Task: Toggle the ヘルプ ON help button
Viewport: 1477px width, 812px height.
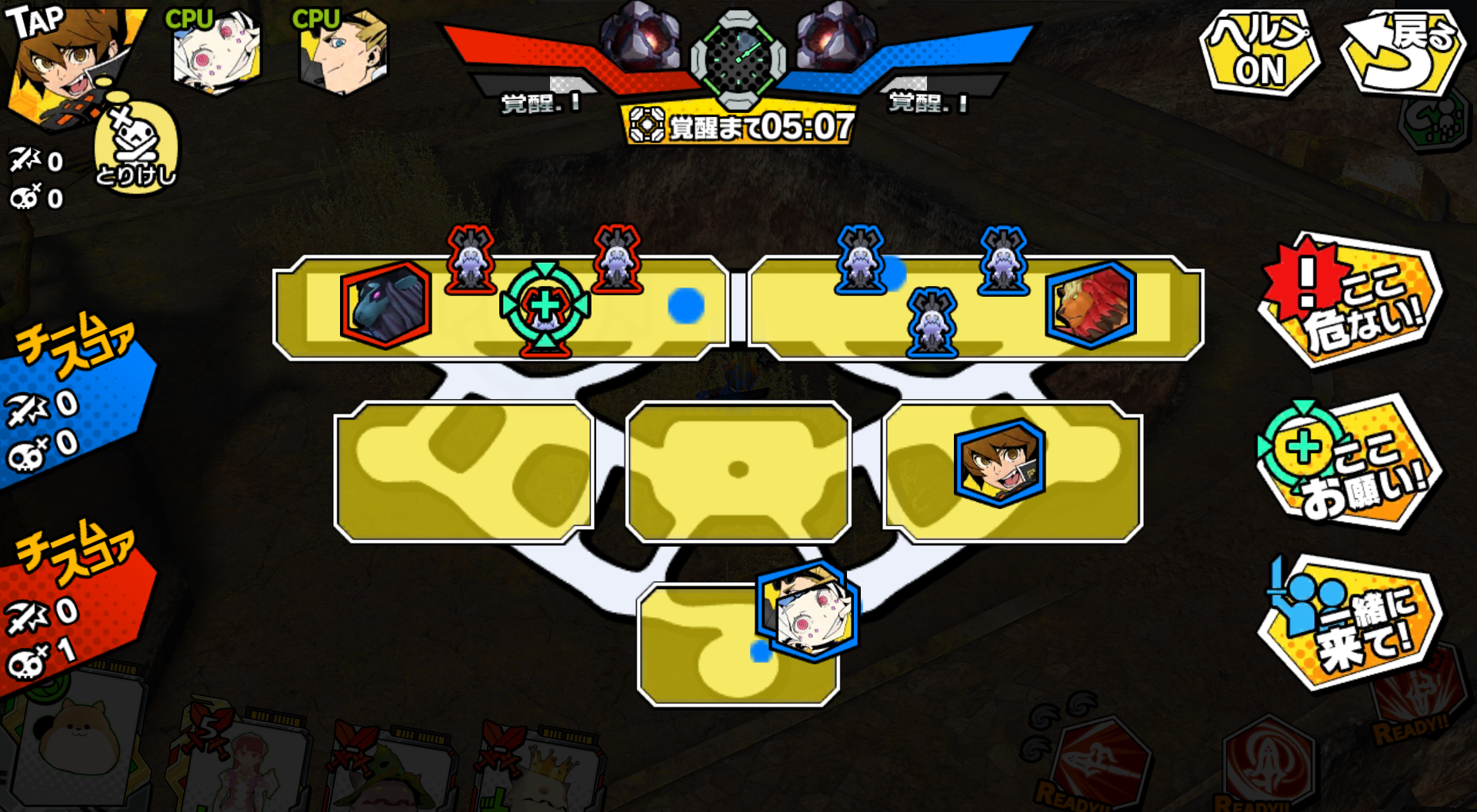Action: coord(1259,54)
